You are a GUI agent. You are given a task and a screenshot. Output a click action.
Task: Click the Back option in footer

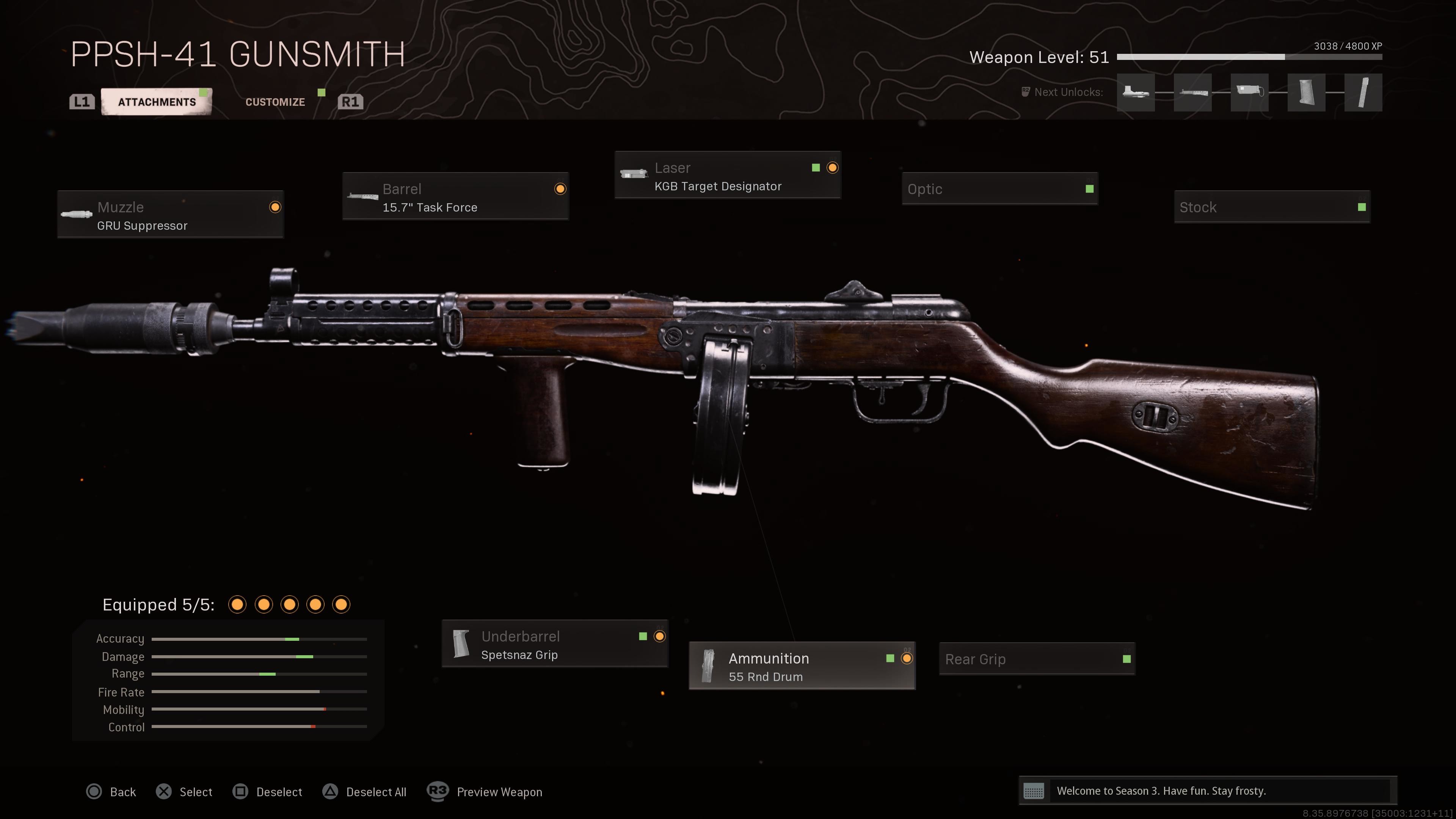point(112,792)
